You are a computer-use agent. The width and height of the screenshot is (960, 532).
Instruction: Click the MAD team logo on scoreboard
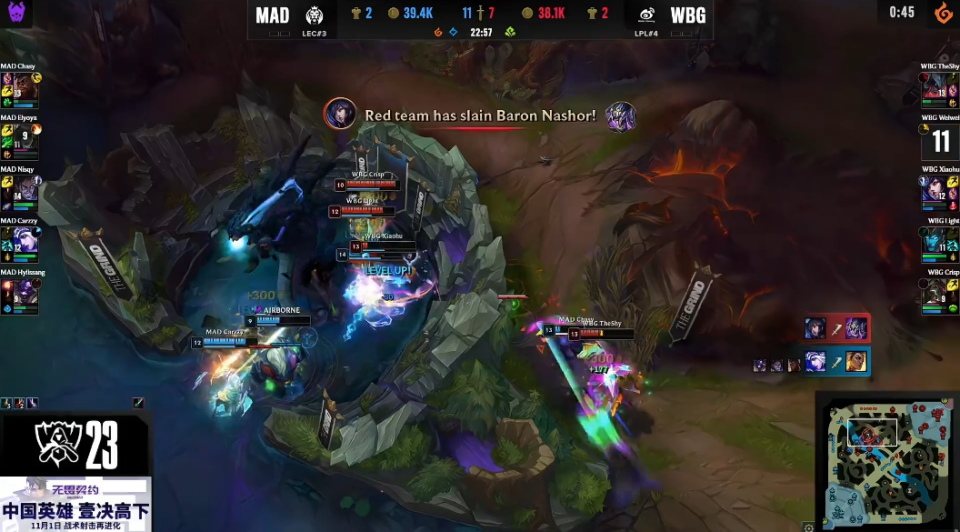click(313, 15)
